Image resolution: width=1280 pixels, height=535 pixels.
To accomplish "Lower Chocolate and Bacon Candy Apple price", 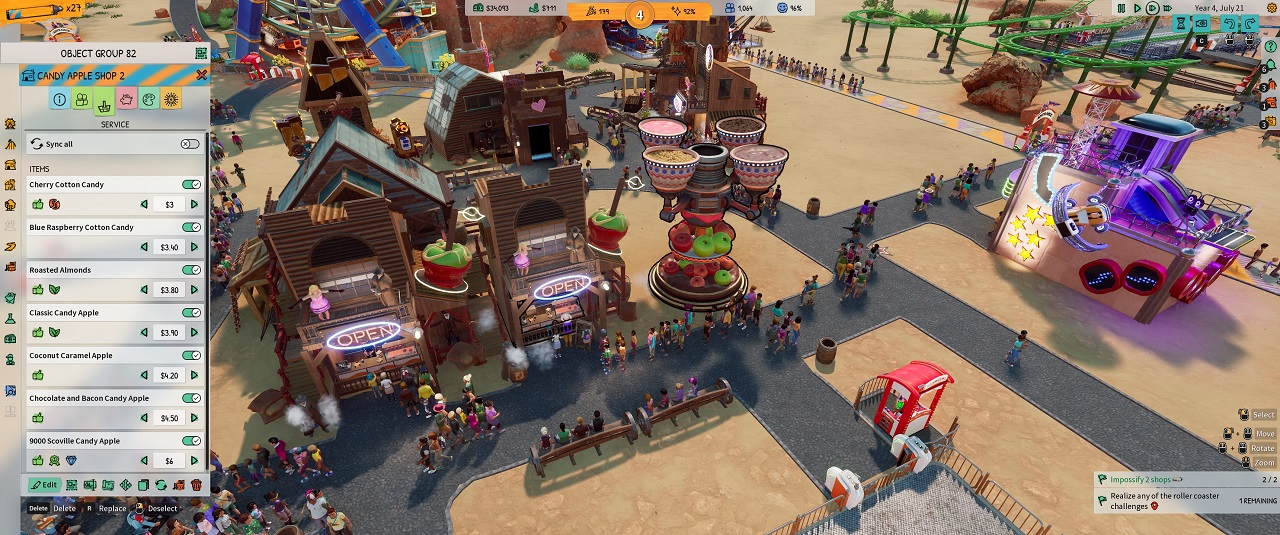I will [x=144, y=418].
